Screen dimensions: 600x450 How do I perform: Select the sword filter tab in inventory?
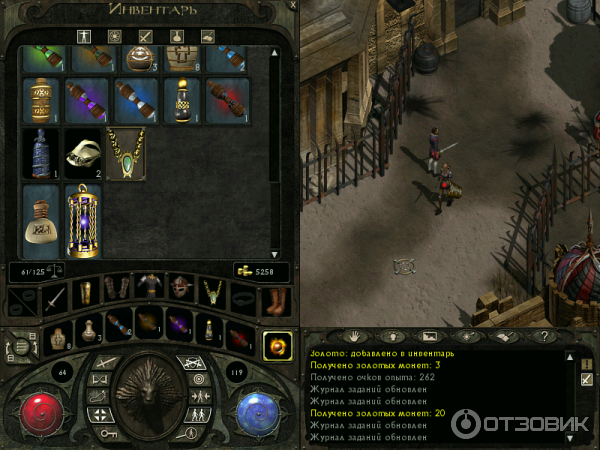click(x=145, y=36)
